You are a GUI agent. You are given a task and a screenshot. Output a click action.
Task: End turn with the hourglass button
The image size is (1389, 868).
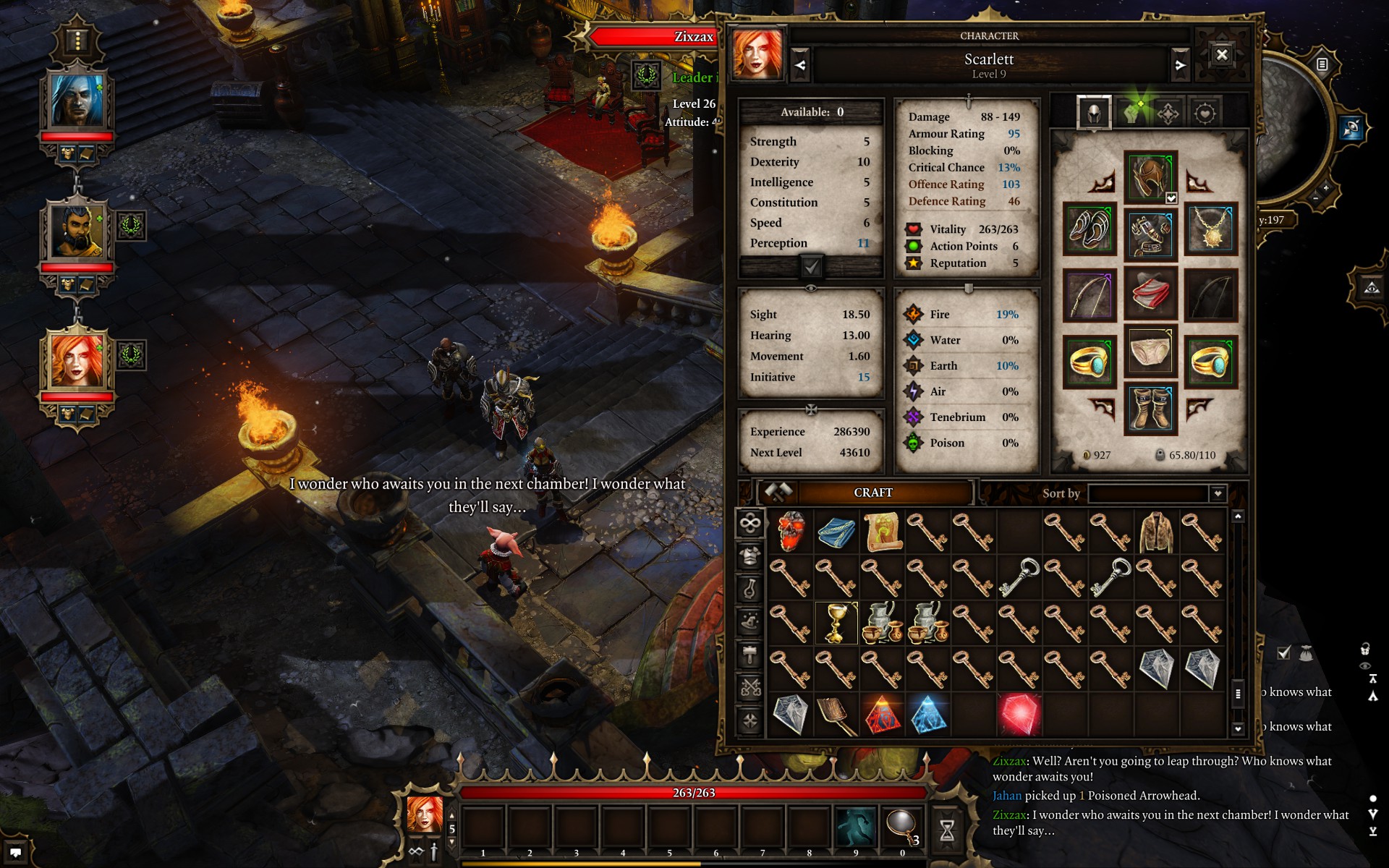point(946,830)
